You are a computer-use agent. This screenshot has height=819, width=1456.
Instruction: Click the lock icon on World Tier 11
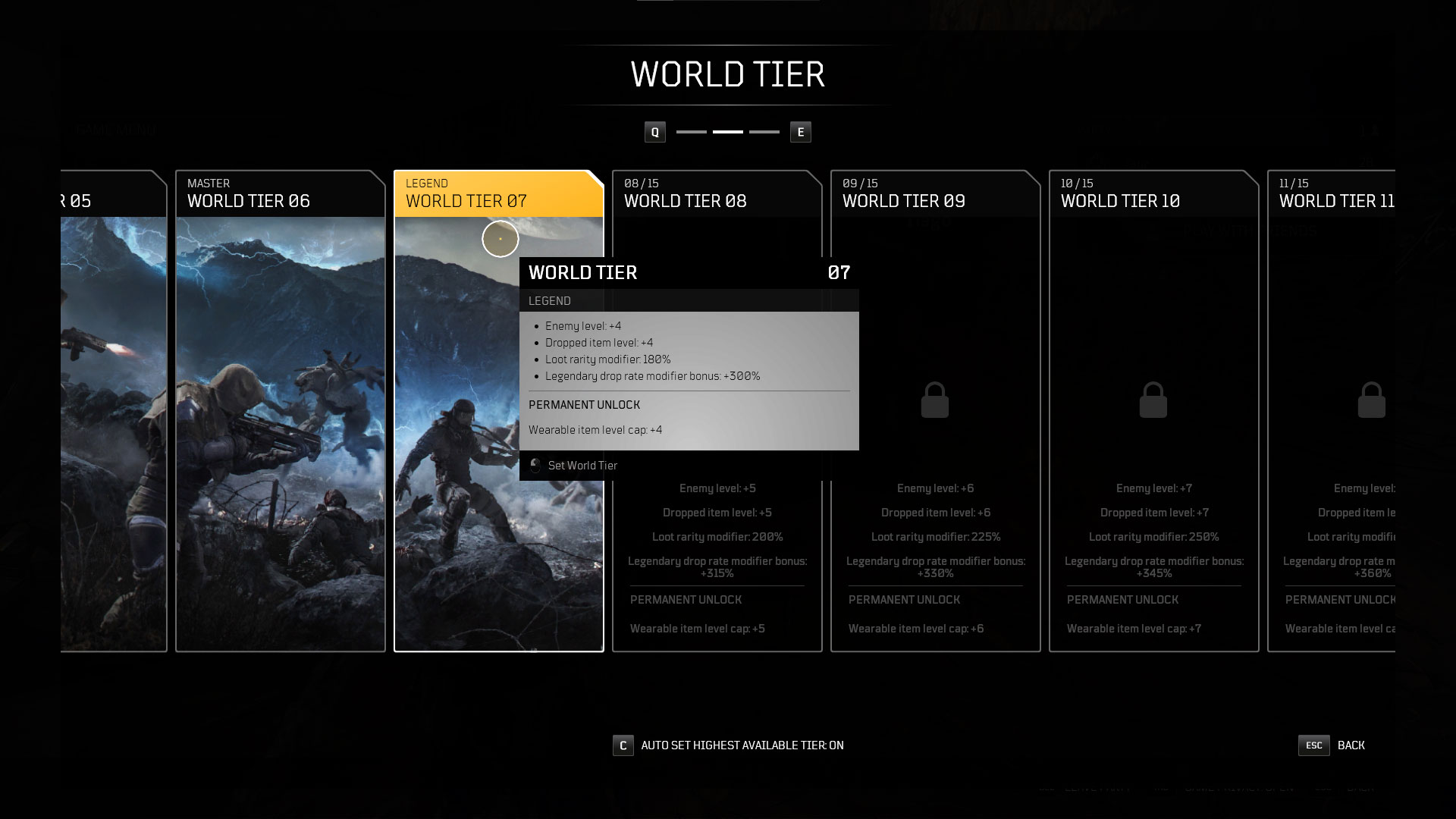click(x=1371, y=400)
